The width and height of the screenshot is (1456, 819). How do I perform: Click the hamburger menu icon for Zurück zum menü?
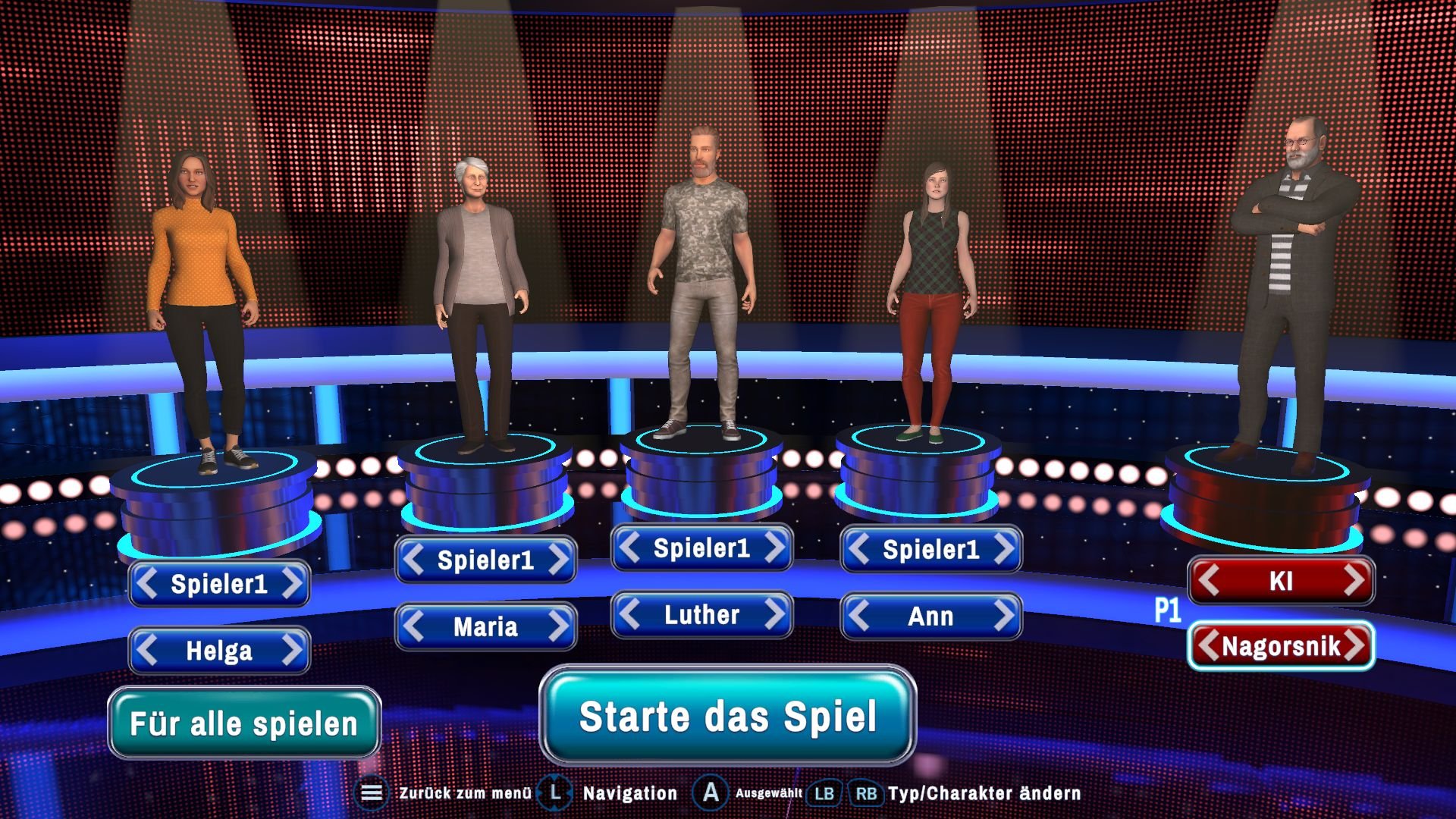[x=371, y=793]
